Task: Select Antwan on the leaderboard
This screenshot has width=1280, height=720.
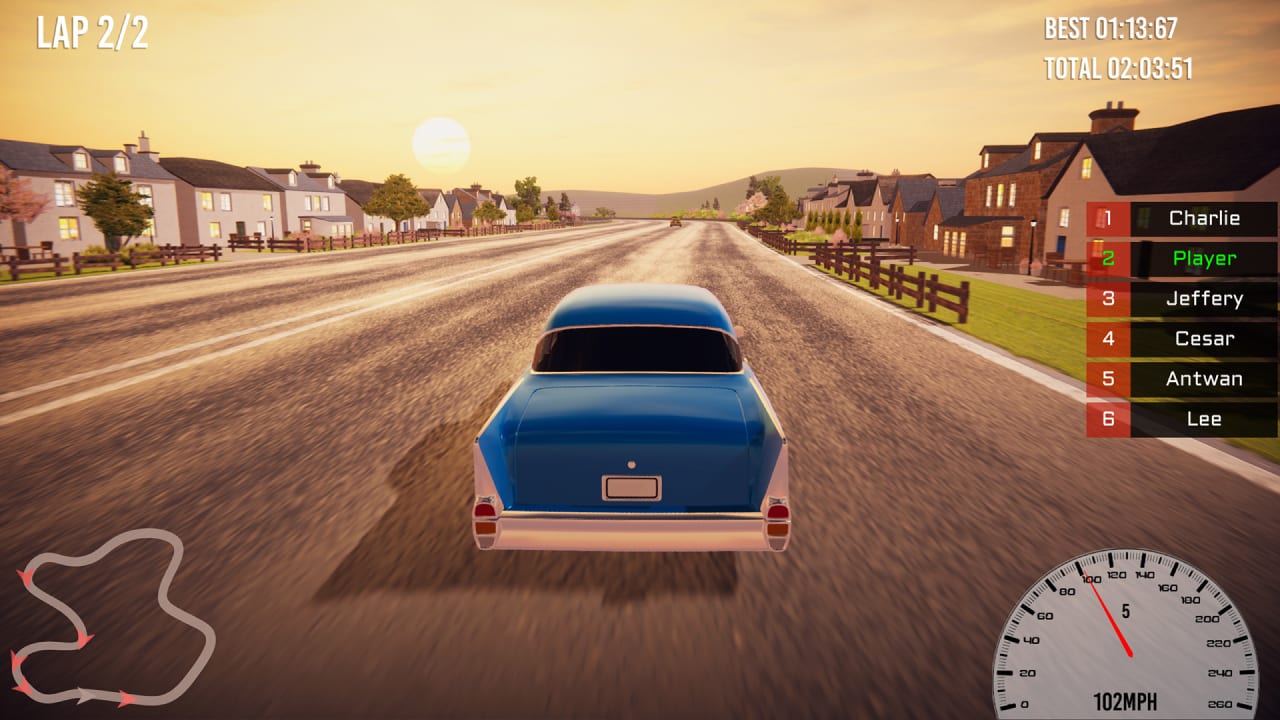Action: click(x=1204, y=379)
